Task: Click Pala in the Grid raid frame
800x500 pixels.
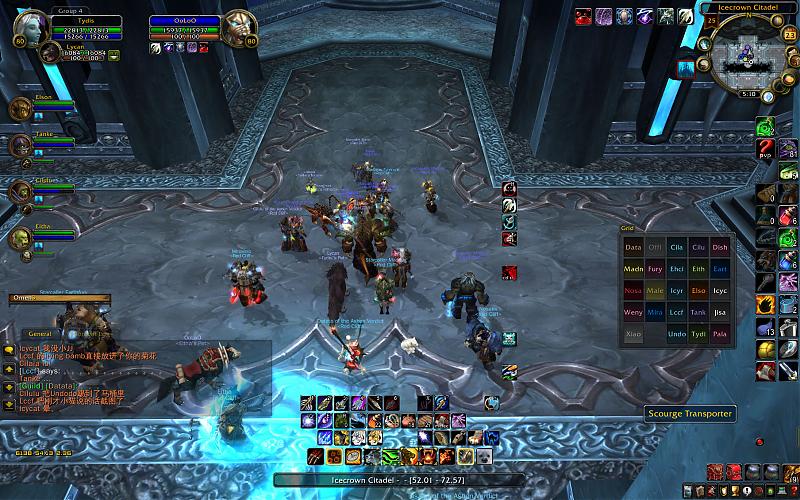Action: 721,334
